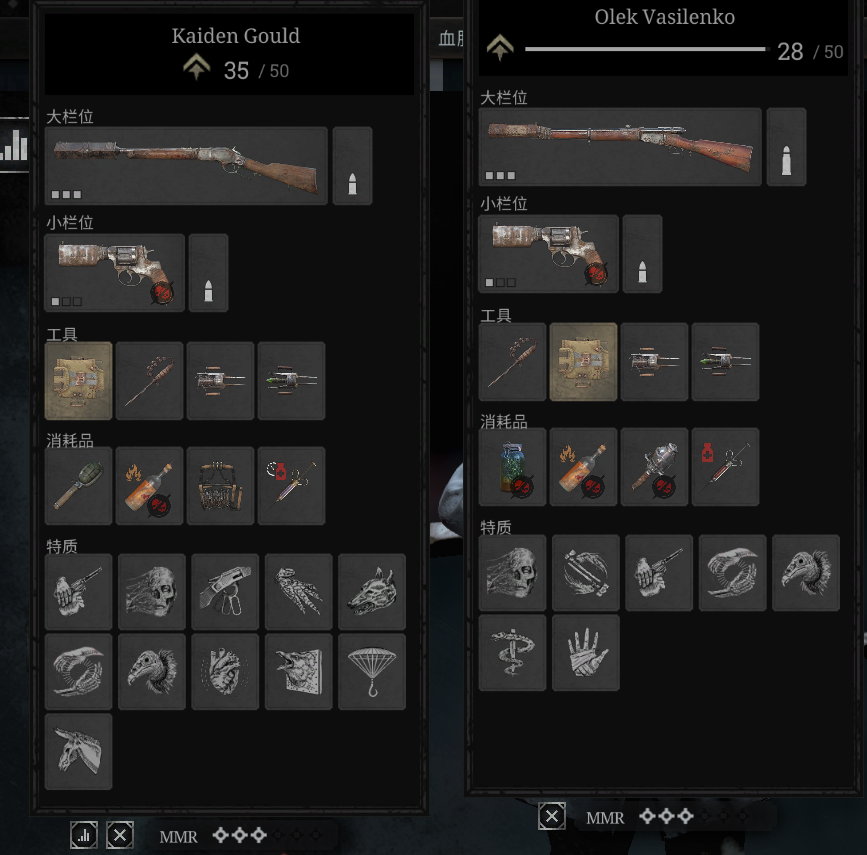Click Kaiden Gould's large slot ammo type
The height and width of the screenshot is (855, 867).
tap(352, 165)
